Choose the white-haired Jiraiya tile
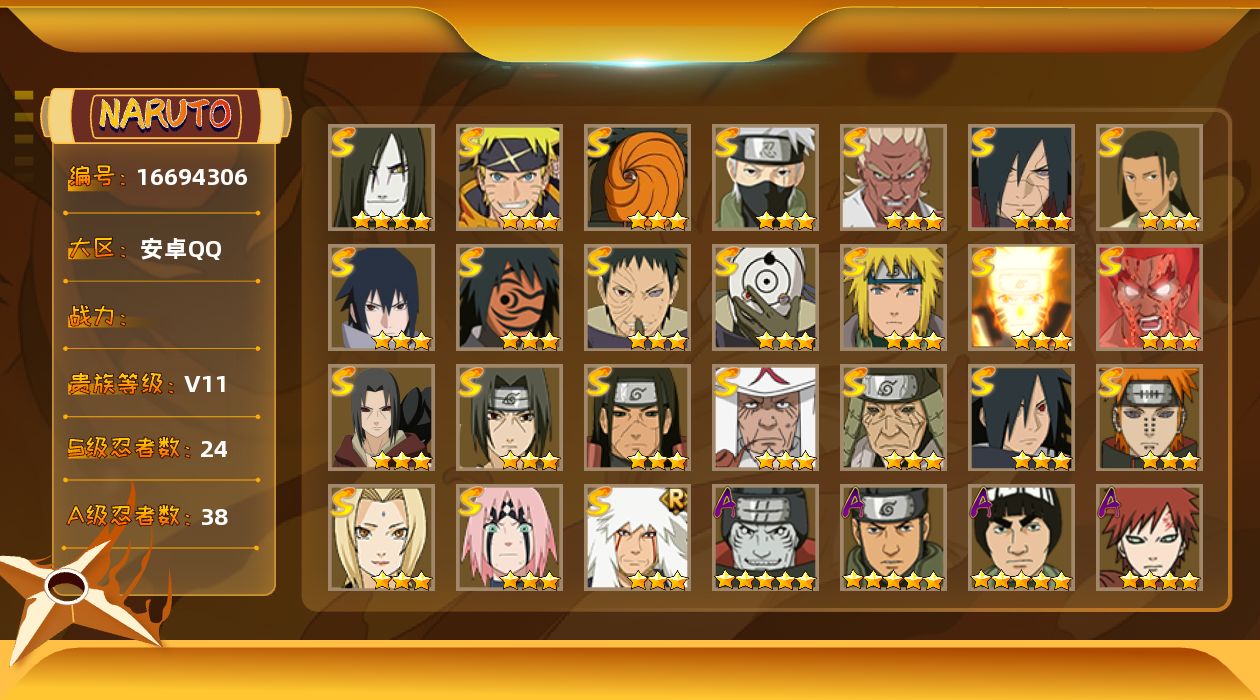The image size is (1260, 700). click(x=637, y=537)
